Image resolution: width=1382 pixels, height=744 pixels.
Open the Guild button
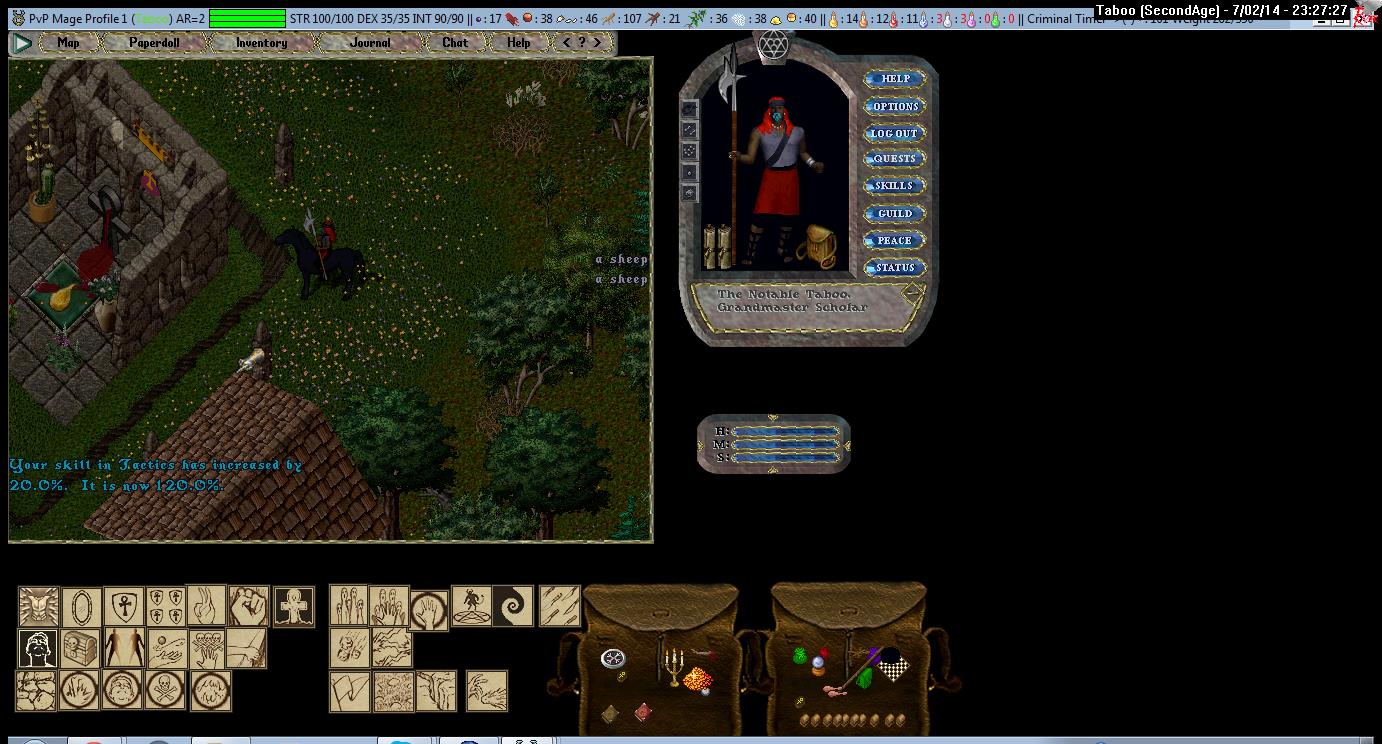coord(894,213)
